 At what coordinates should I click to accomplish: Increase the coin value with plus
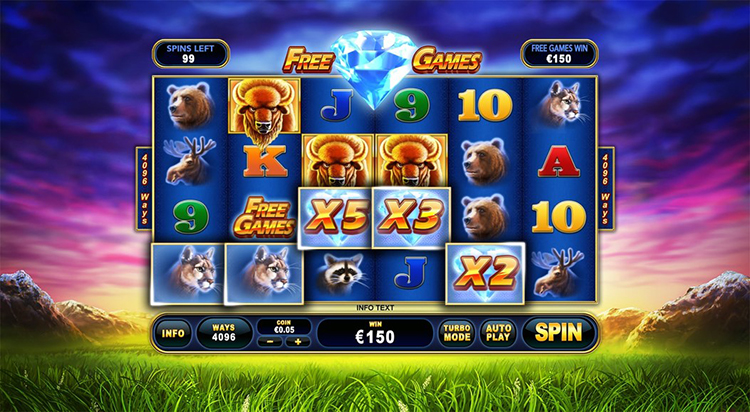click(296, 342)
